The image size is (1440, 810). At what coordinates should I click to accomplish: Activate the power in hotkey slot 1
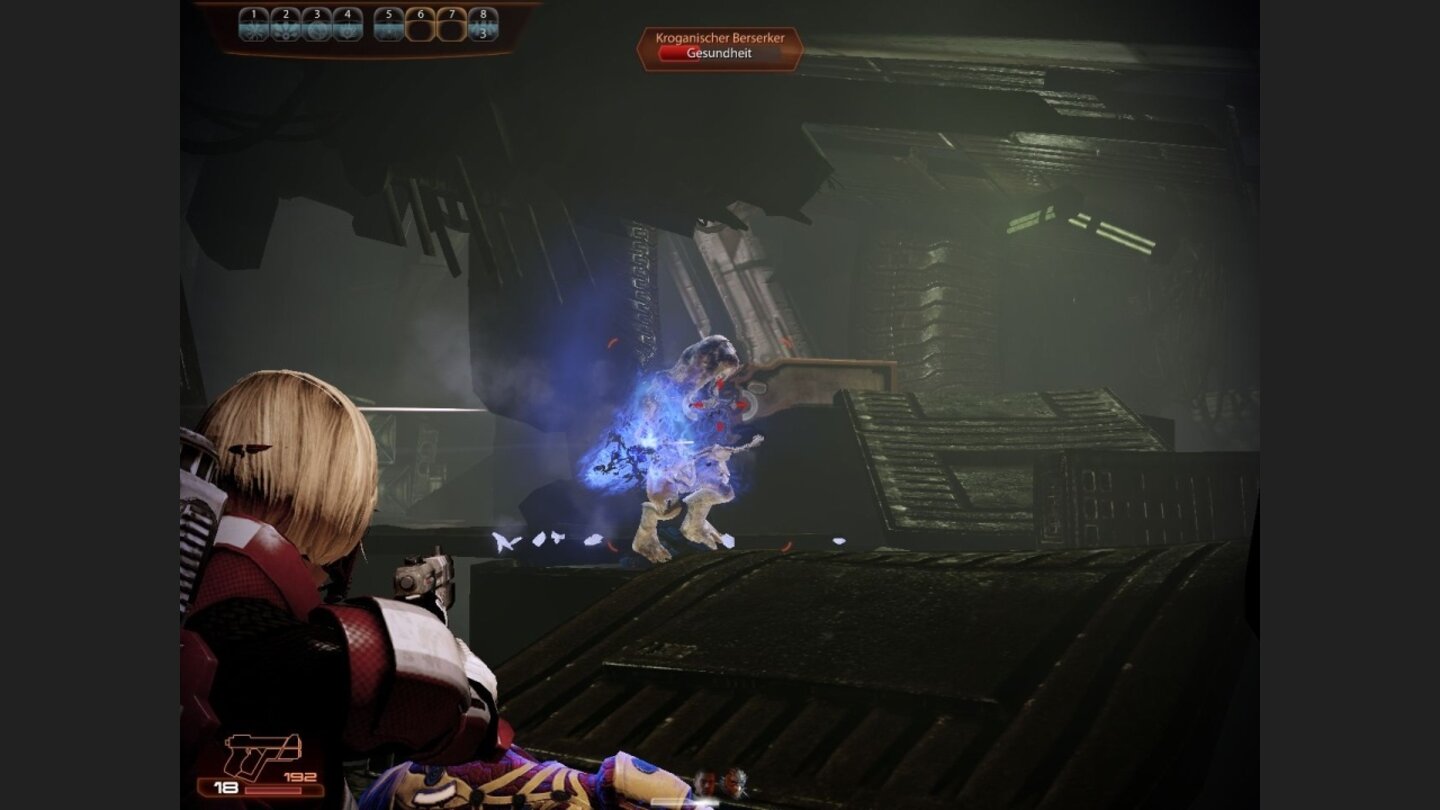click(253, 25)
